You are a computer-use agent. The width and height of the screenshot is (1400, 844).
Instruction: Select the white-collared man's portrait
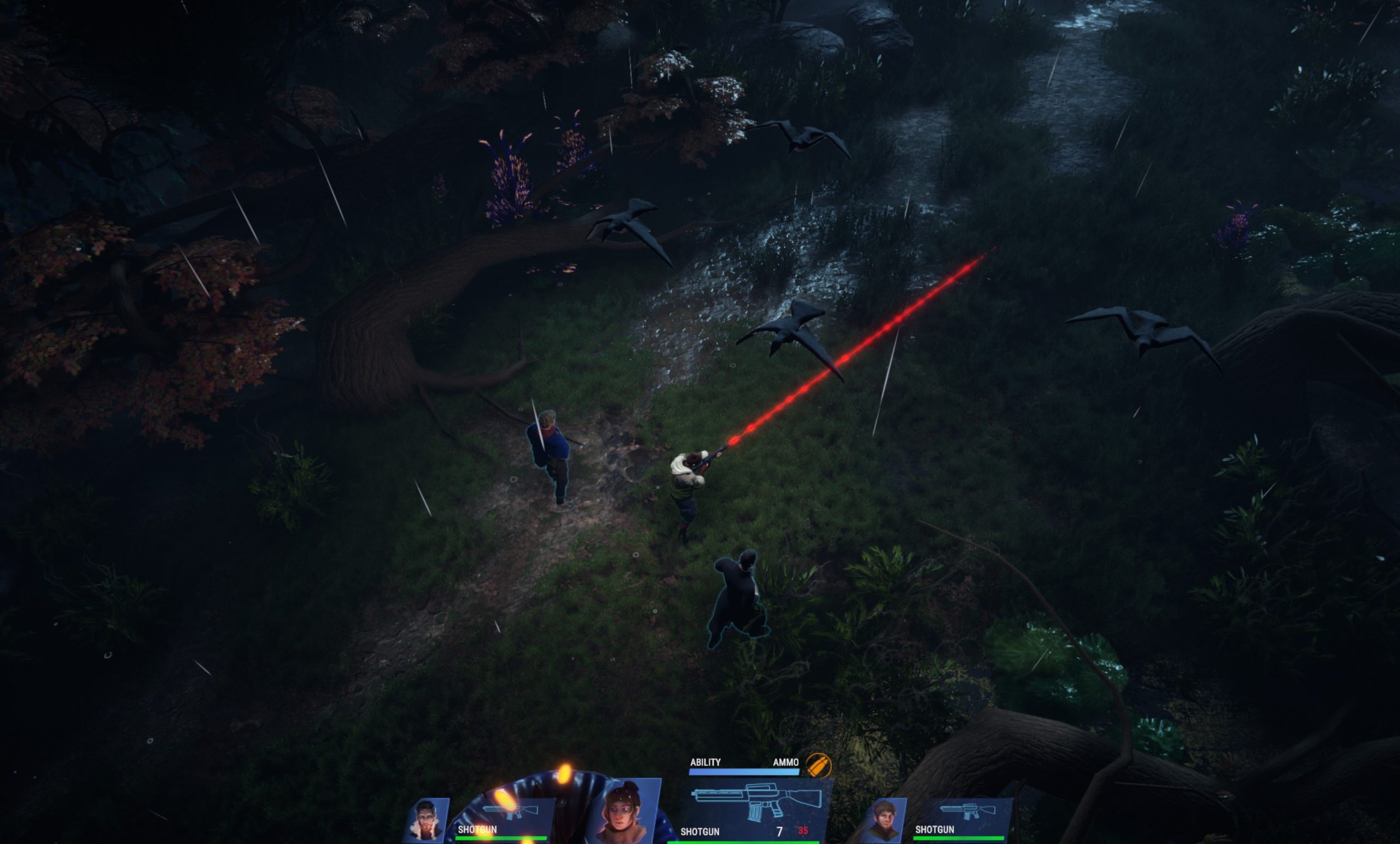pos(427,820)
